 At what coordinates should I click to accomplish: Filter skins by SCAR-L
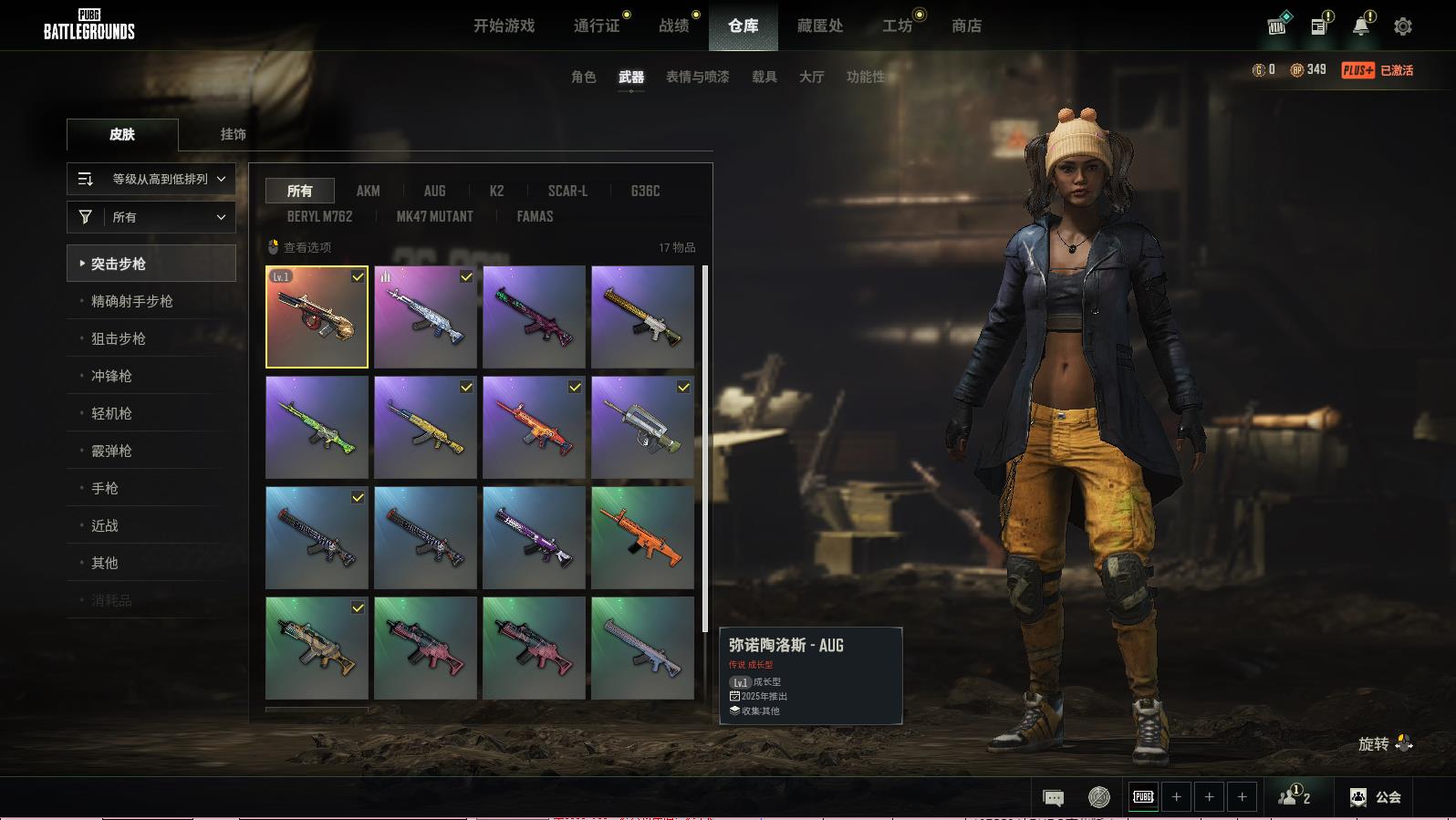point(567,191)
